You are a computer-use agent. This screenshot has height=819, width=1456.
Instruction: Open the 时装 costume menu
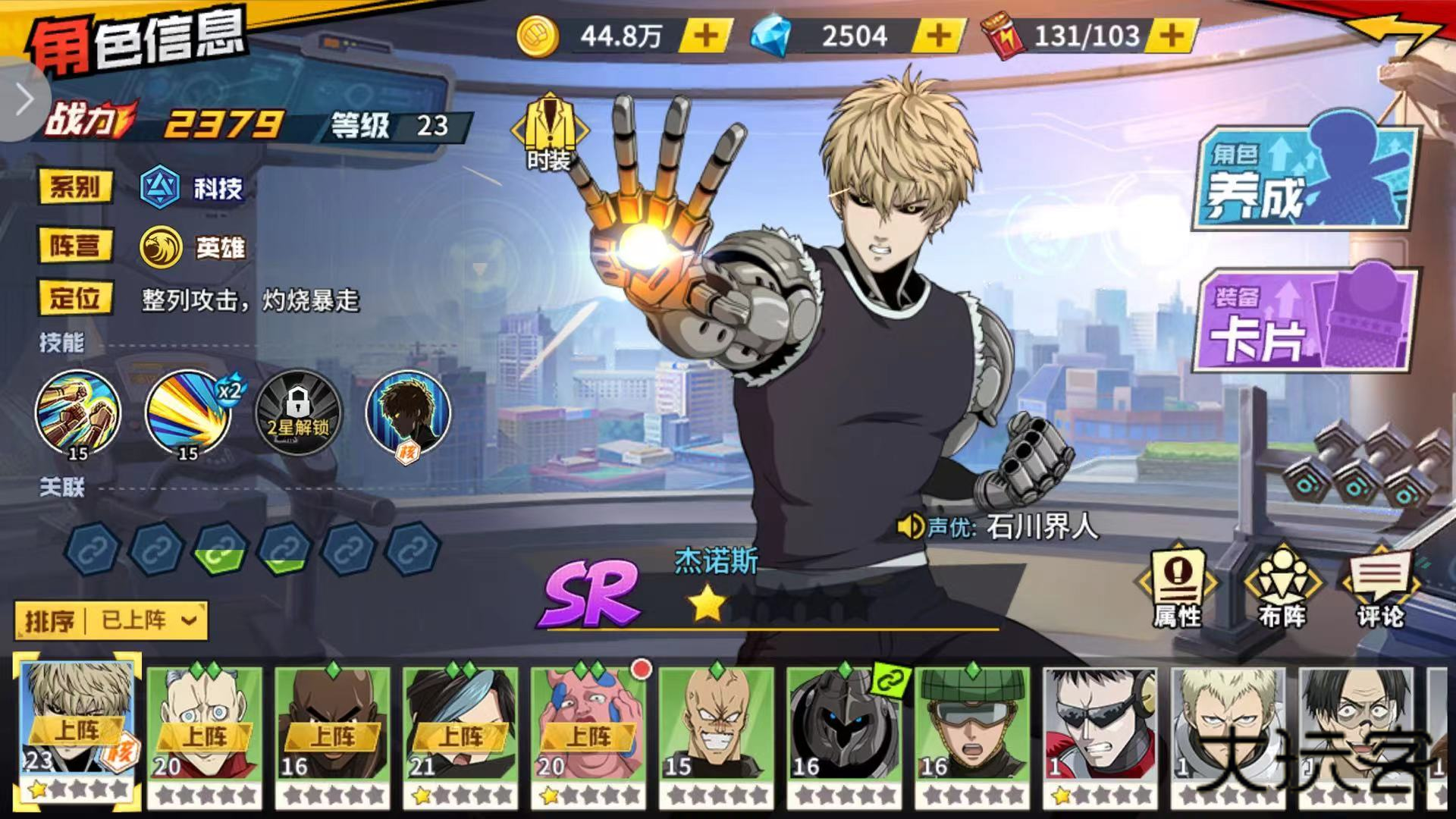(x=549, y=132)
